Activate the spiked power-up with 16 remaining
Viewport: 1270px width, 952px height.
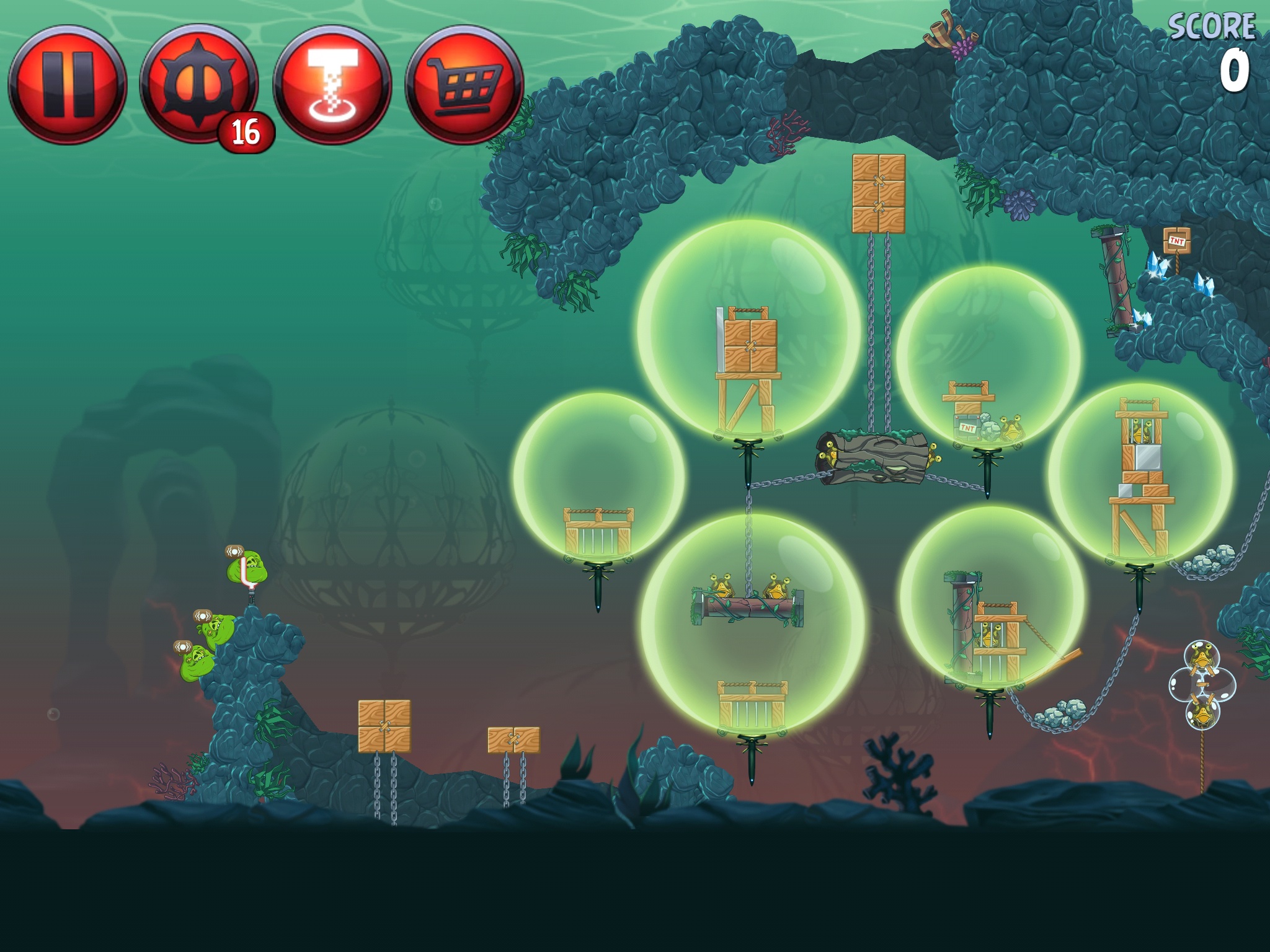198,84
